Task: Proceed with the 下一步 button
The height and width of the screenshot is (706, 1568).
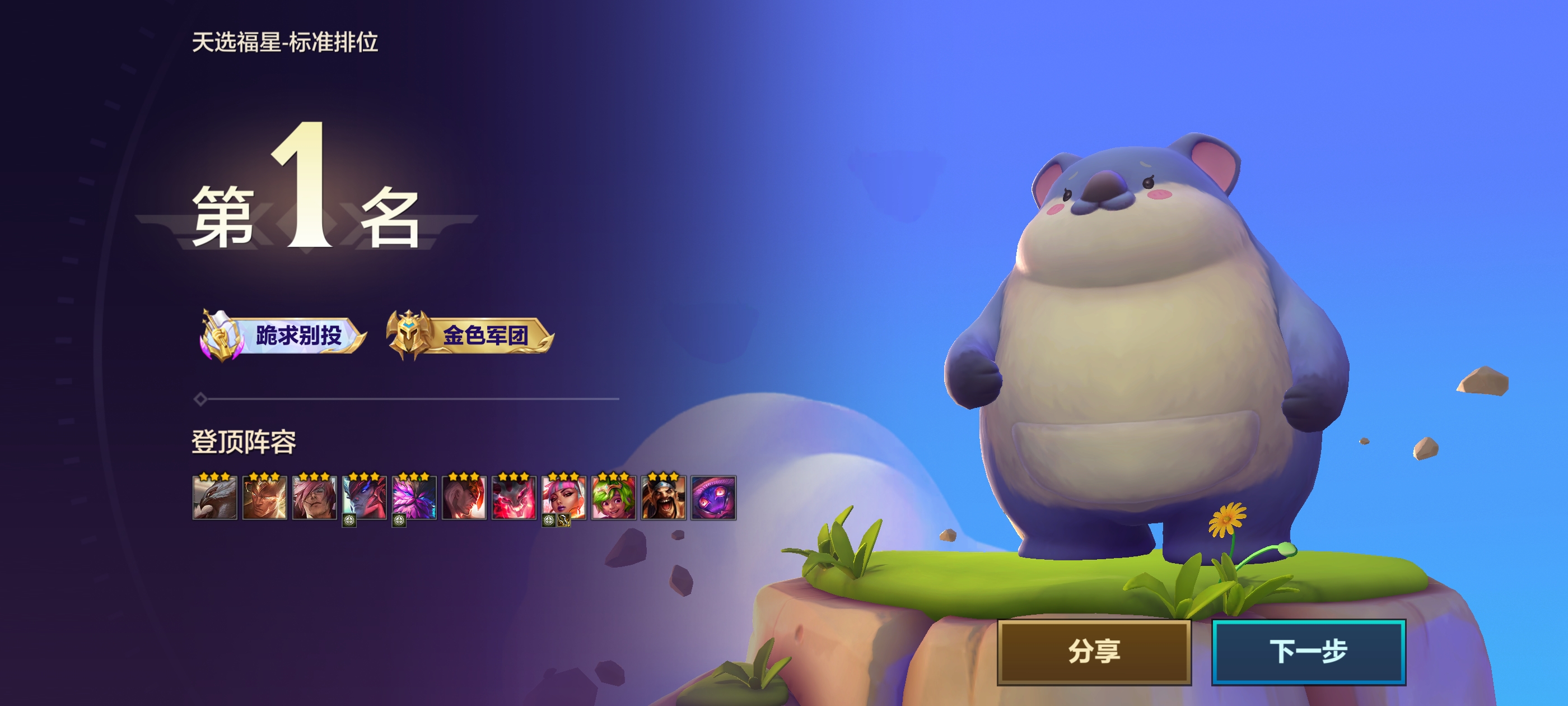Action: 1308,651
